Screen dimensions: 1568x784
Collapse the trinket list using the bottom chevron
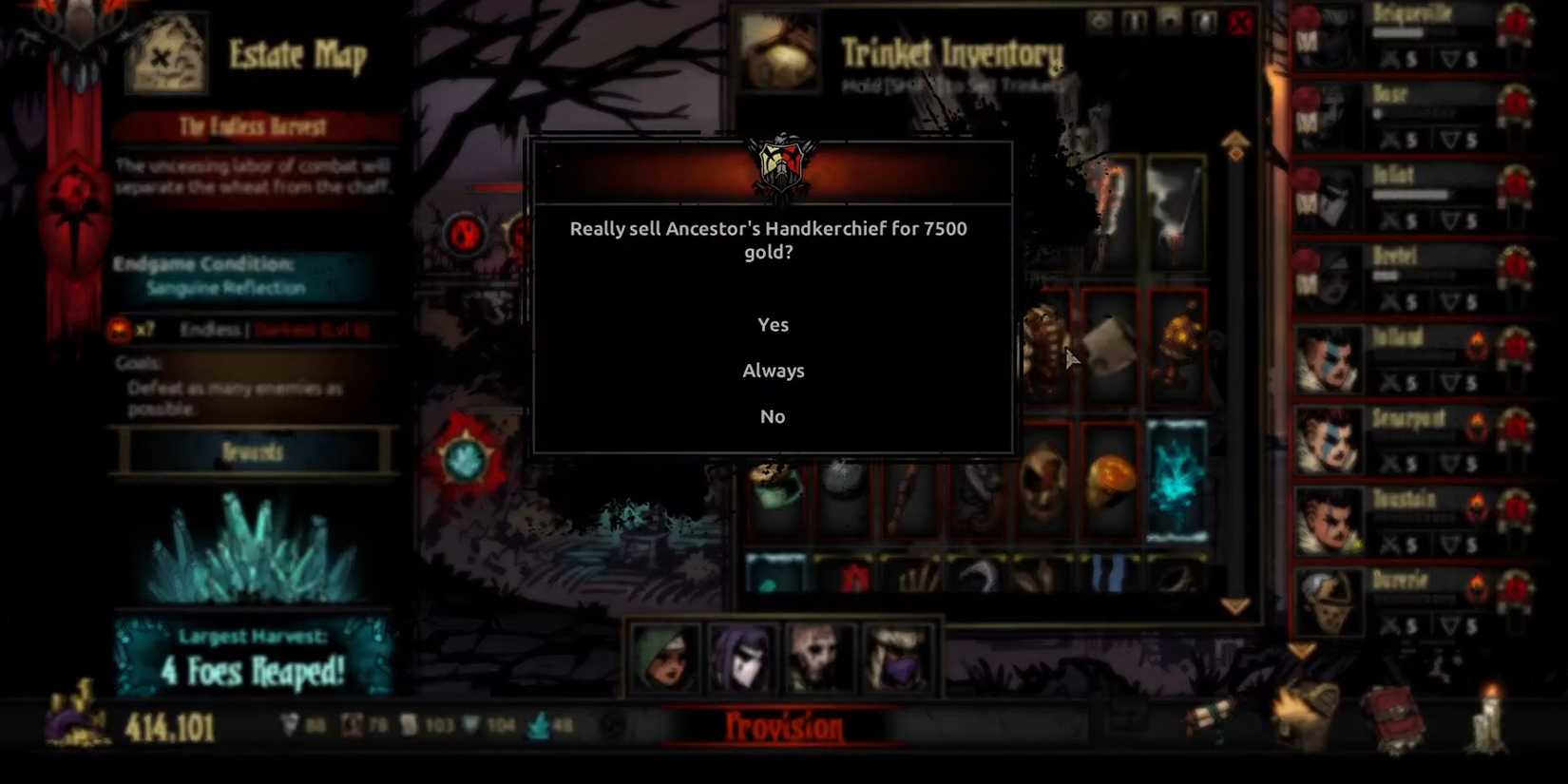[1235, 603]
